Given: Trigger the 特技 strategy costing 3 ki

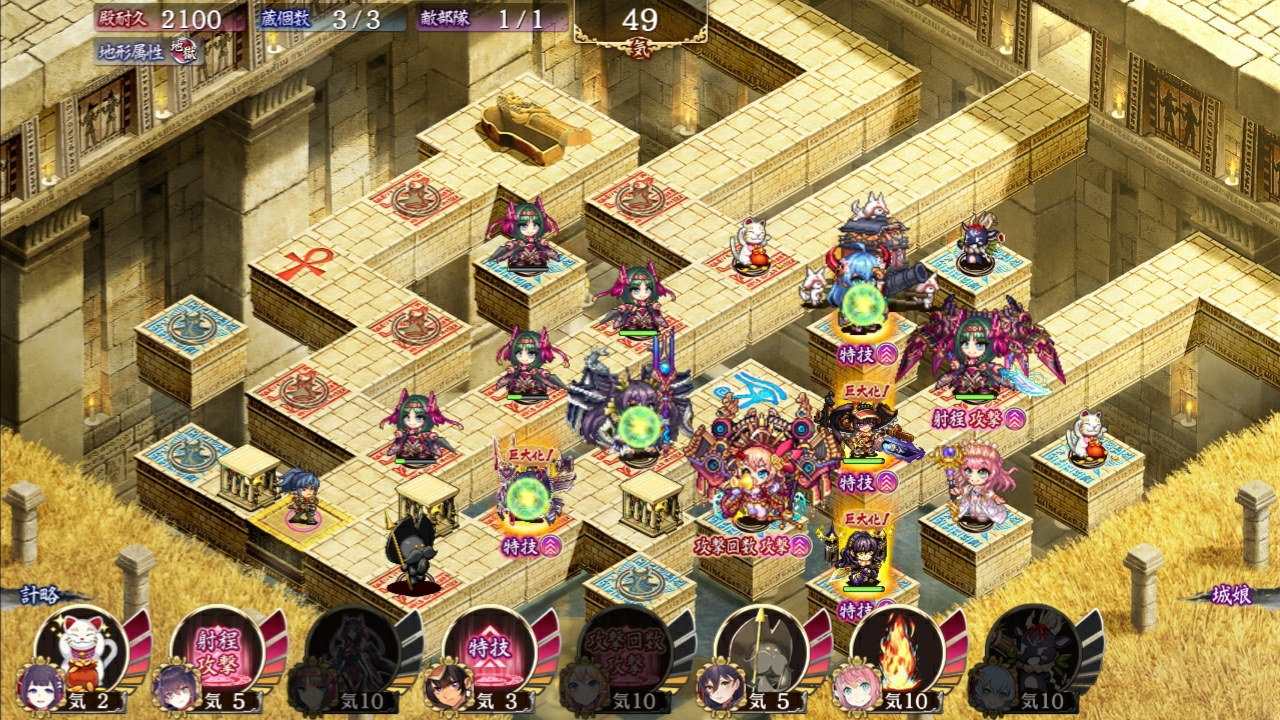Looking at the screenshot, I should coord(490,650).
